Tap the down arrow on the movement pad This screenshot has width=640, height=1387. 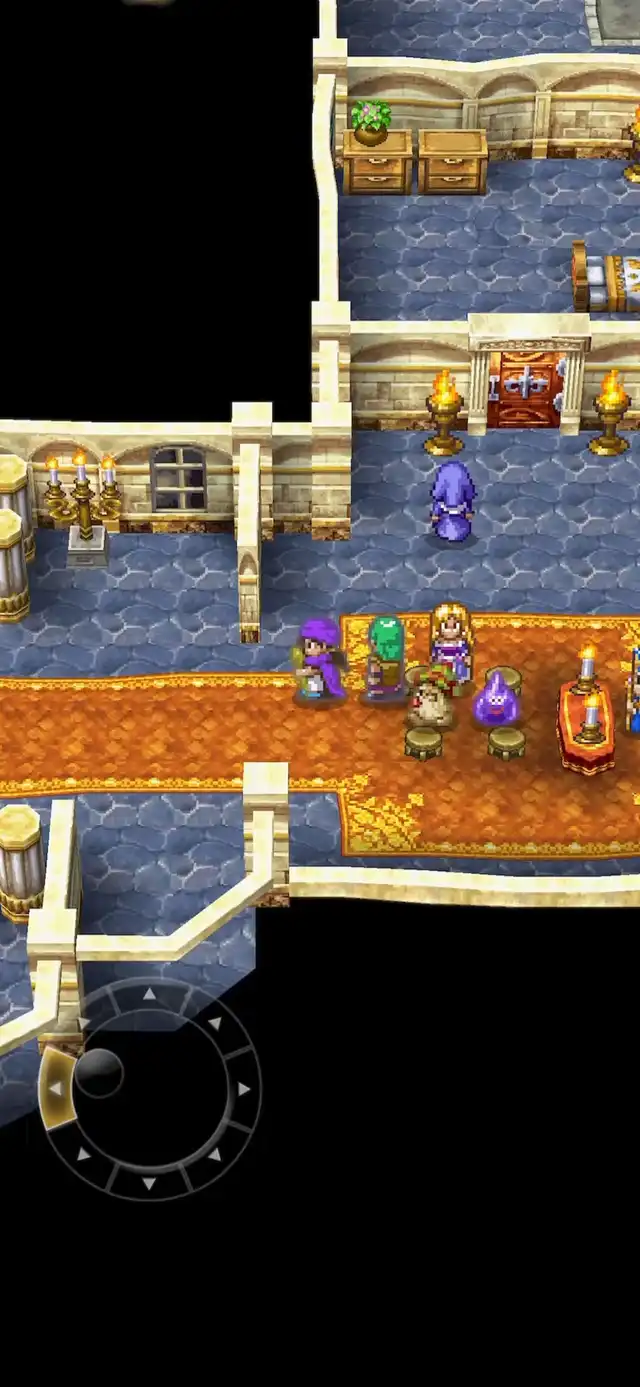click(149, 1183)
